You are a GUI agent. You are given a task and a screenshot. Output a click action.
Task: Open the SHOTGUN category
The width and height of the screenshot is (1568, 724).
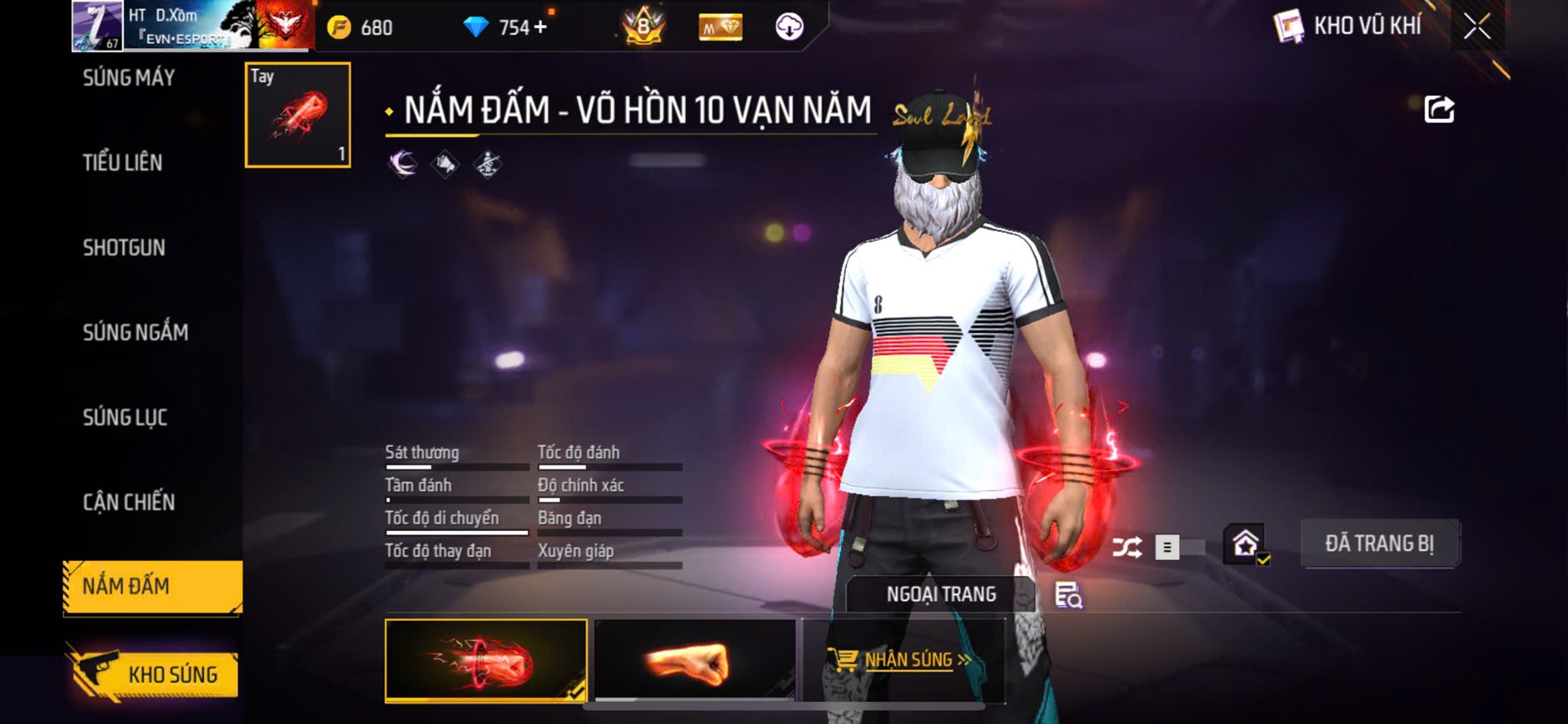124,248
